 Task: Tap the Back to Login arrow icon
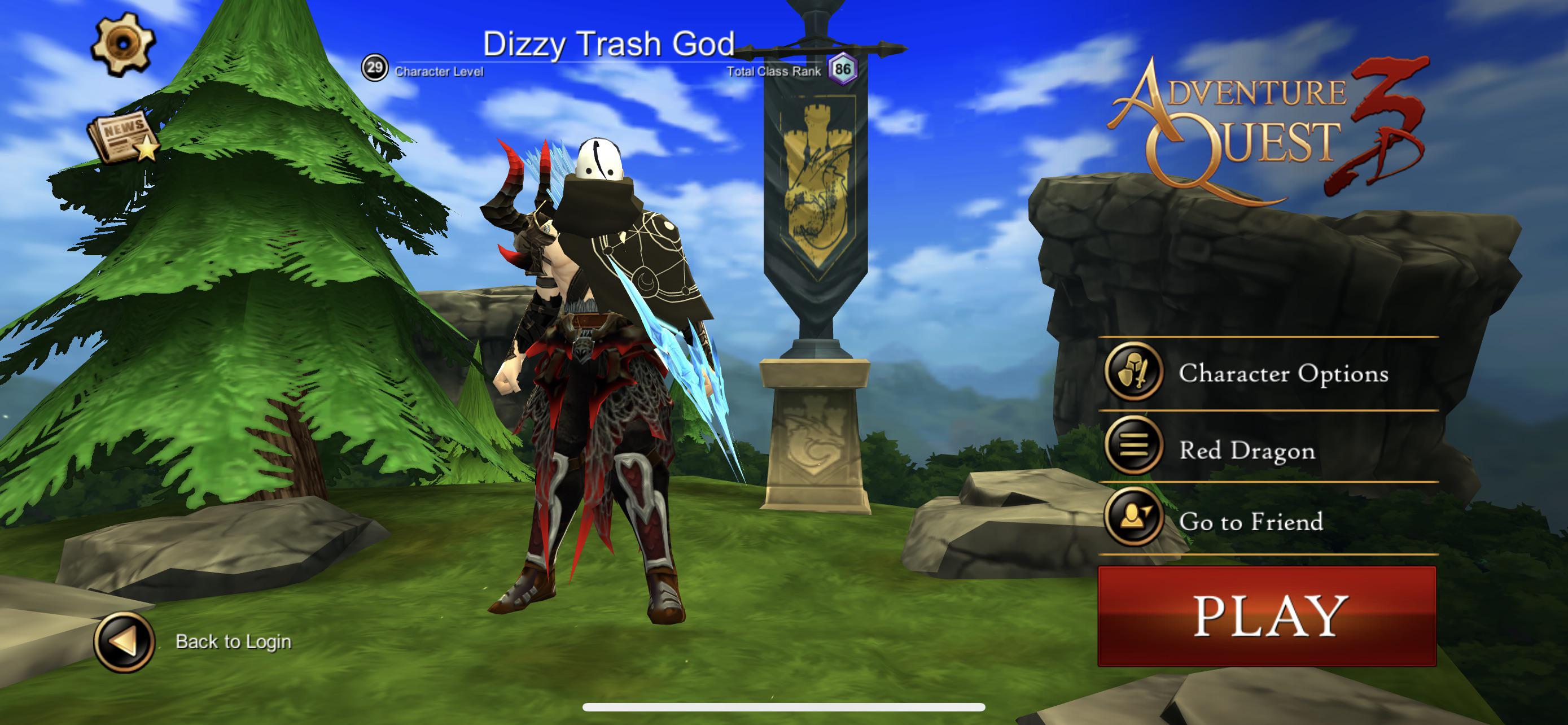(x=124, y=642)
